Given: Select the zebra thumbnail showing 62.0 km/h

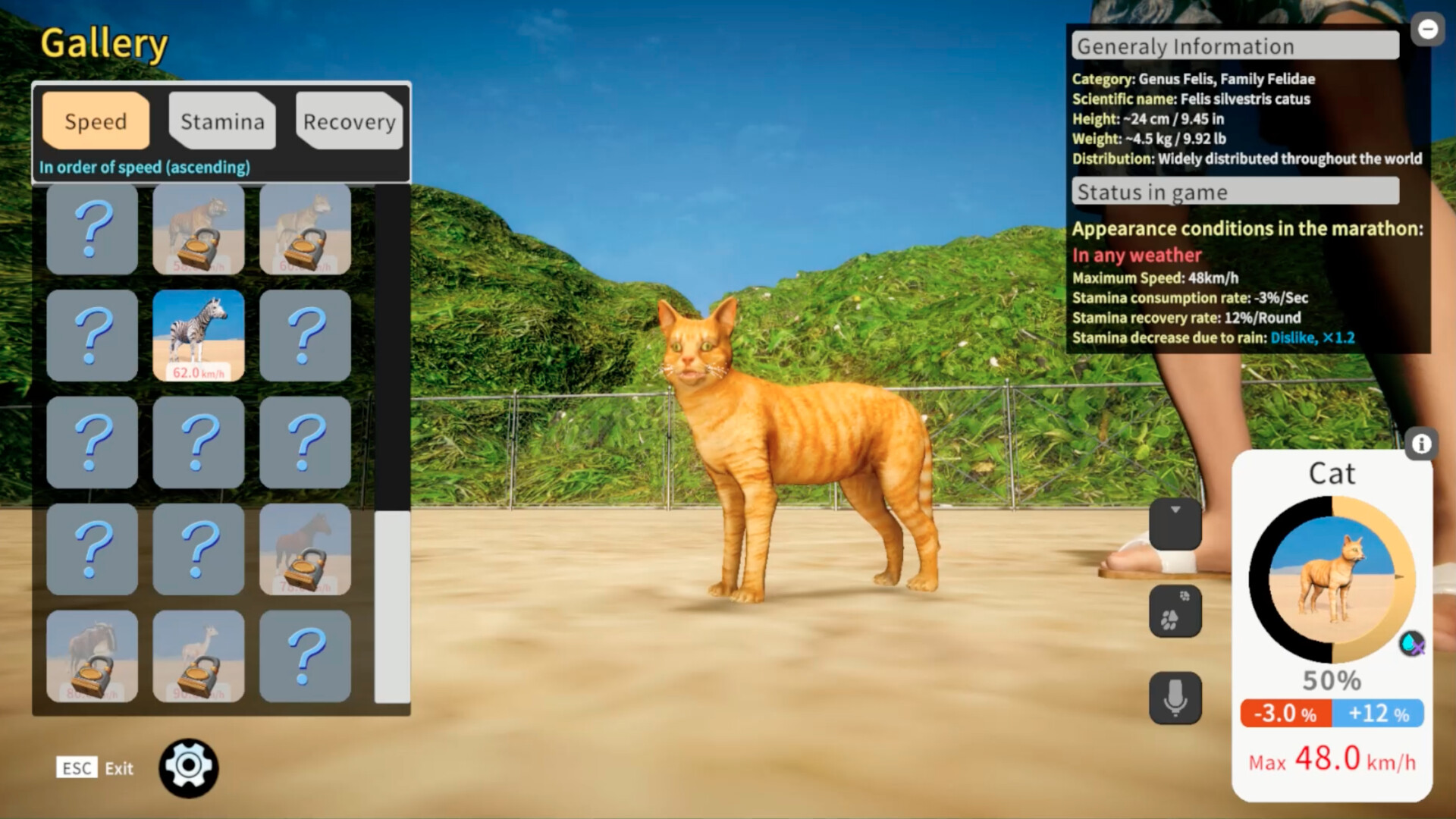Looking at the screenshot, I should pyautogui.click(x=198, y=335).
